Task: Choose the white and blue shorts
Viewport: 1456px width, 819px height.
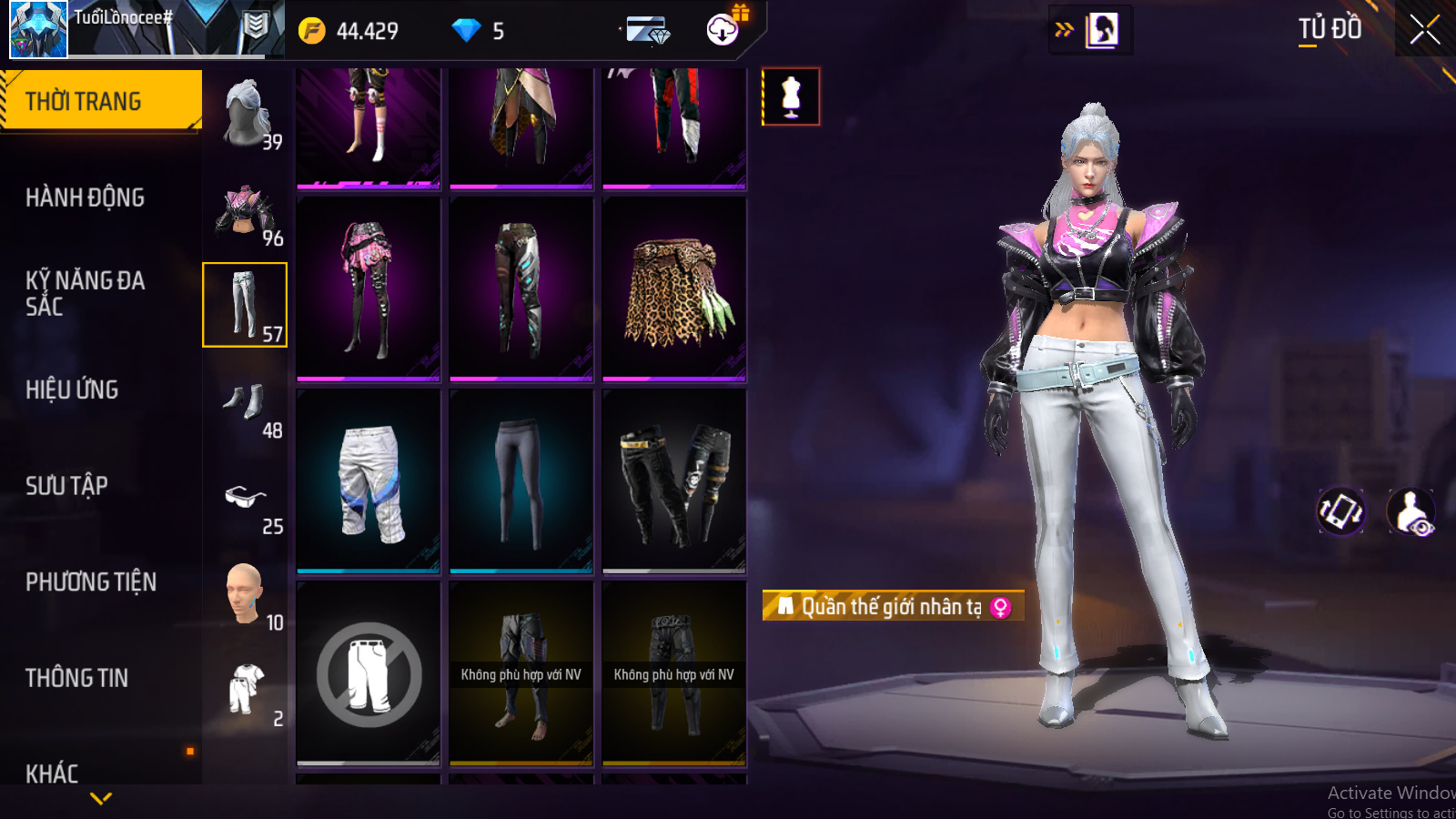Action: [x=369, y=481]
